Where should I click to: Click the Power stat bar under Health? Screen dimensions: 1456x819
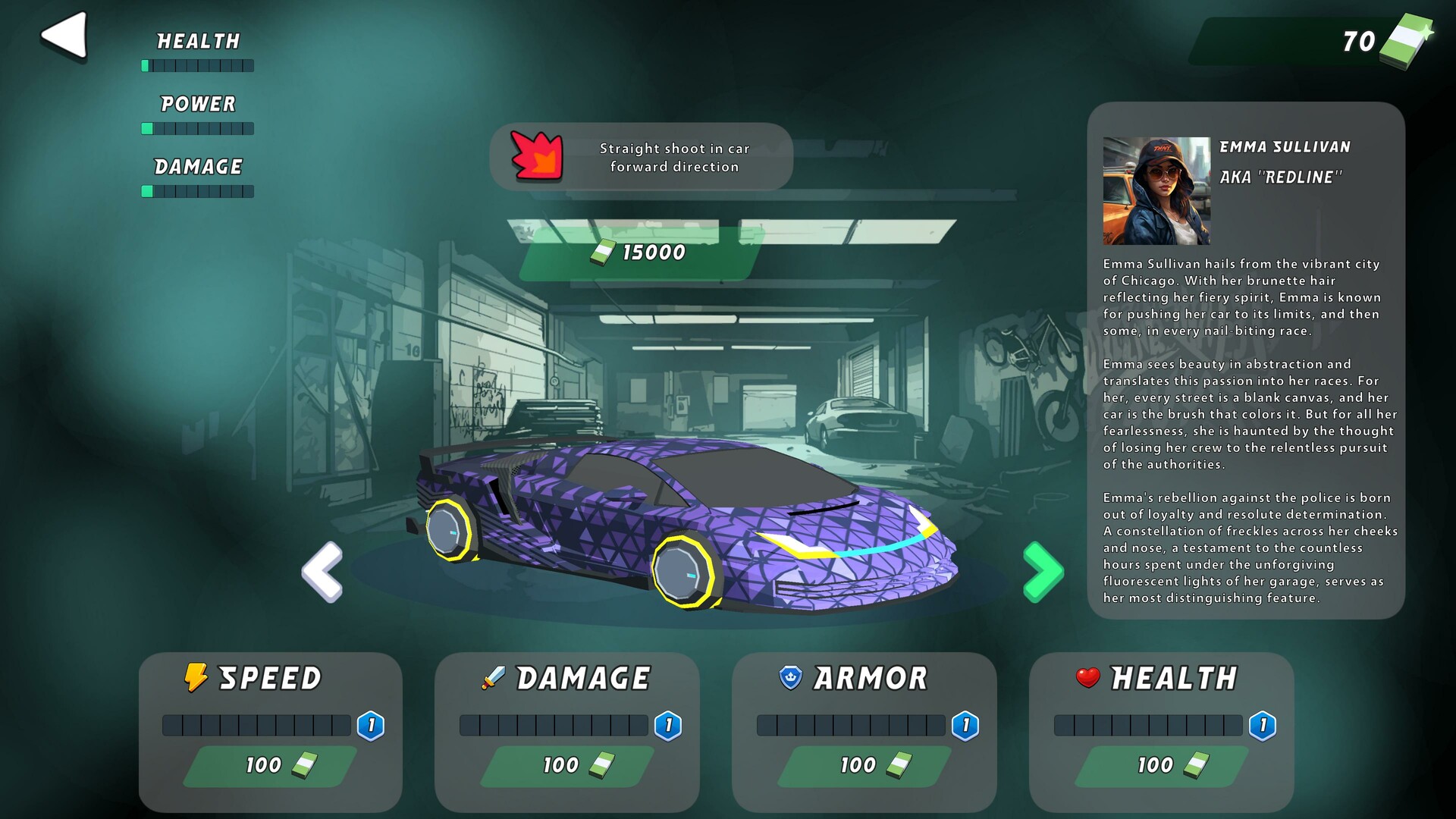pos(197,129)
